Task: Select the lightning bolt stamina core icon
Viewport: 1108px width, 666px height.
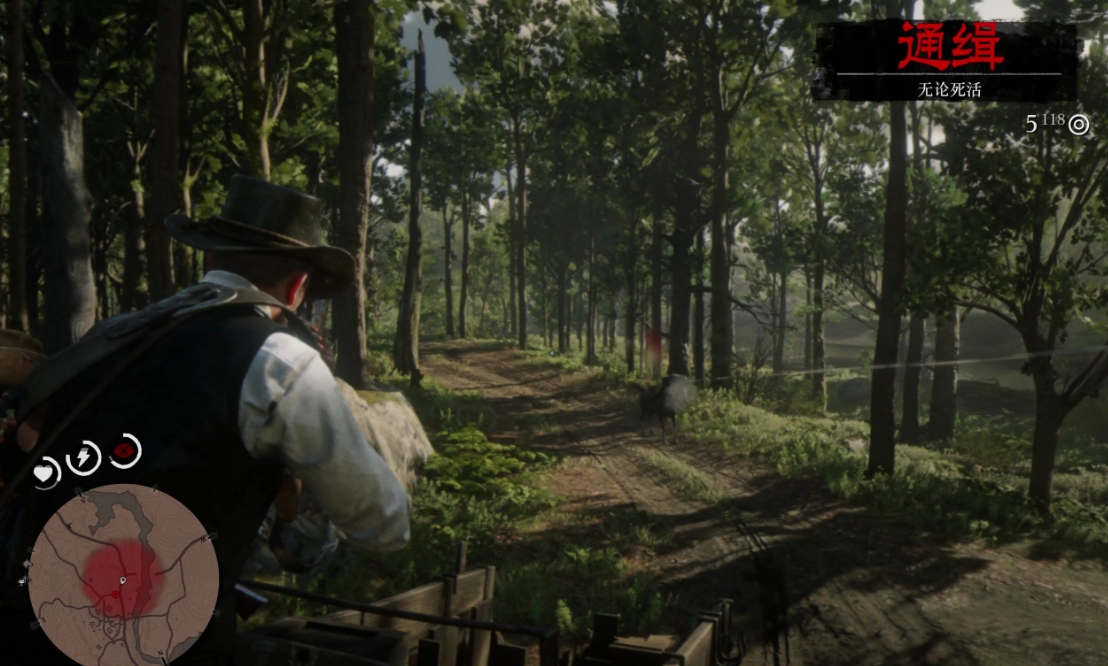Action: coord(83,458)
